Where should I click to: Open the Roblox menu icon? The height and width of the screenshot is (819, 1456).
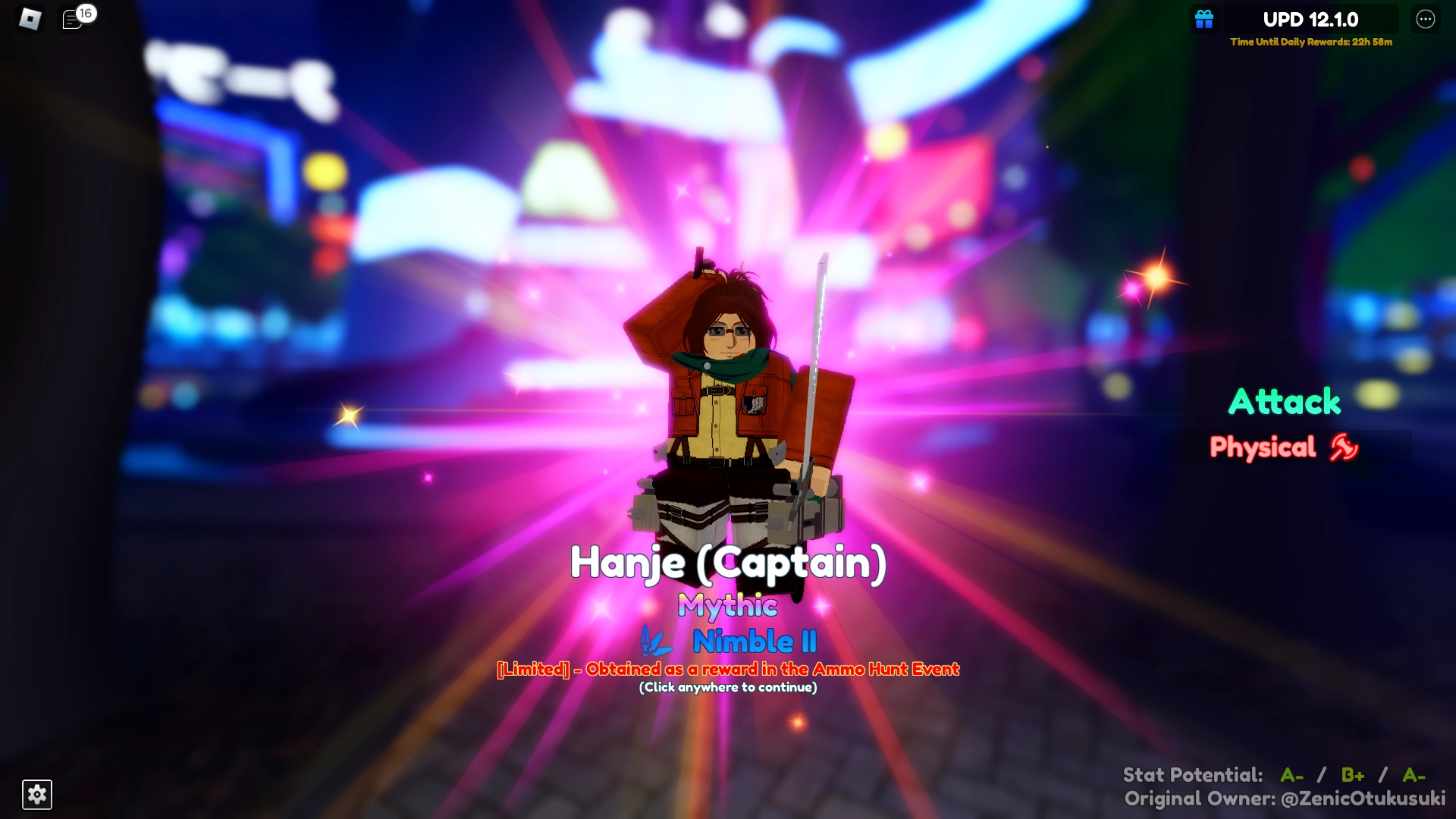pos(30,17)
